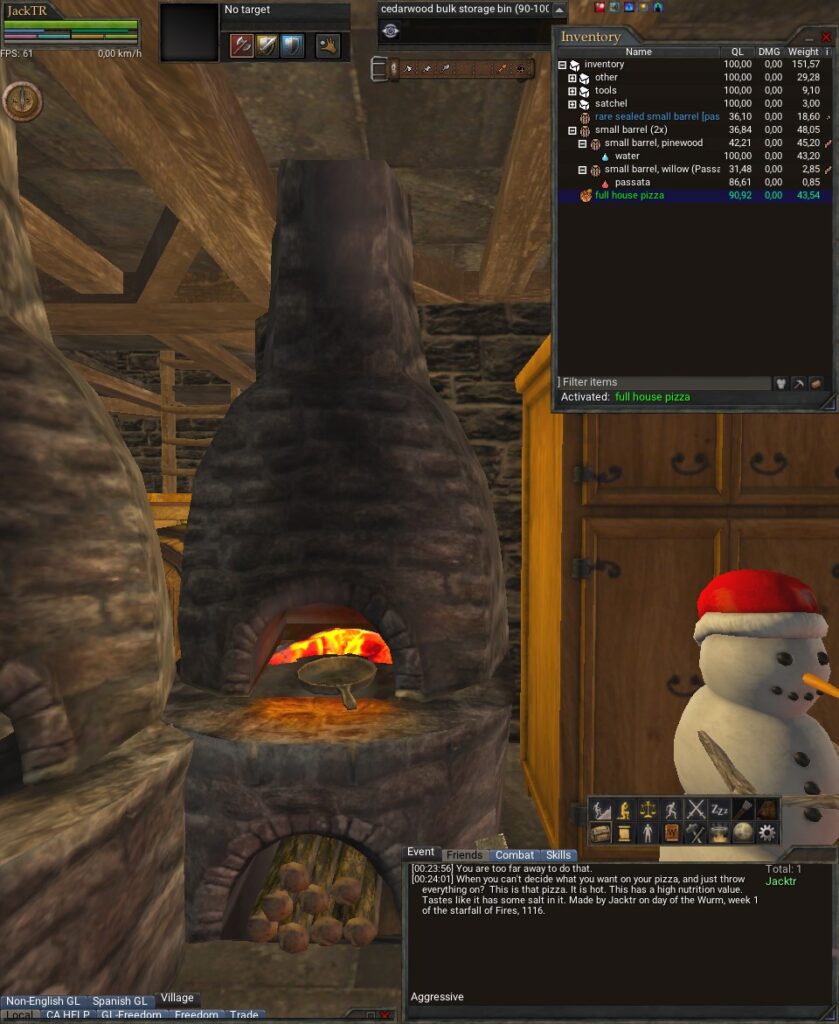Sort inventory by Weight column

pos(802,52)
